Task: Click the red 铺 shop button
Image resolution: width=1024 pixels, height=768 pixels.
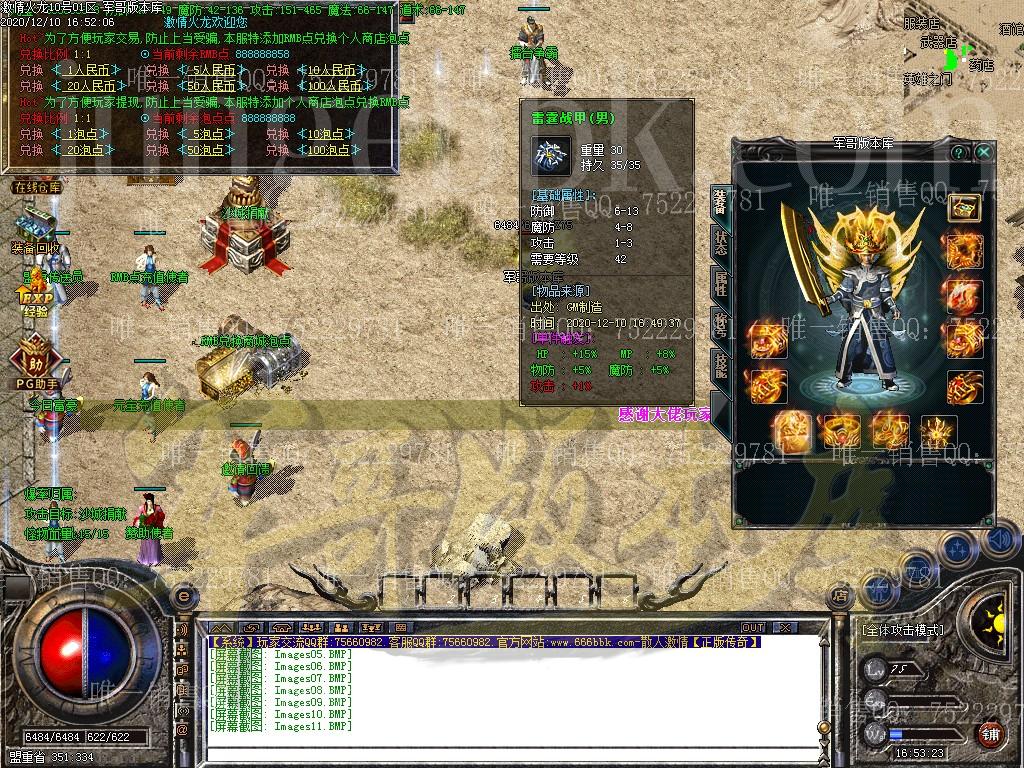Action: tap(990, 735)
